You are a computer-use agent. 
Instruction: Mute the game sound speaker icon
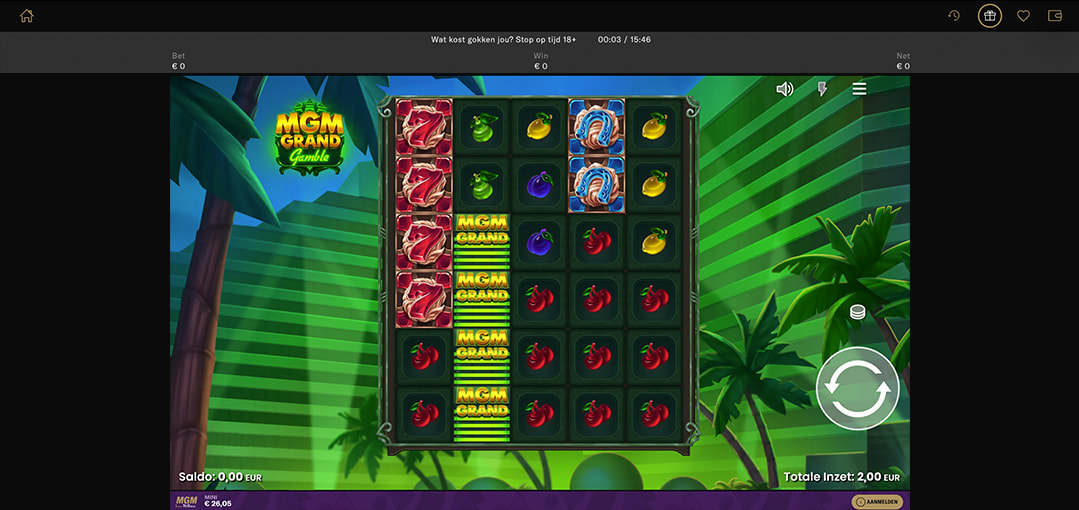pyautogui.click(x=785, y=89)
